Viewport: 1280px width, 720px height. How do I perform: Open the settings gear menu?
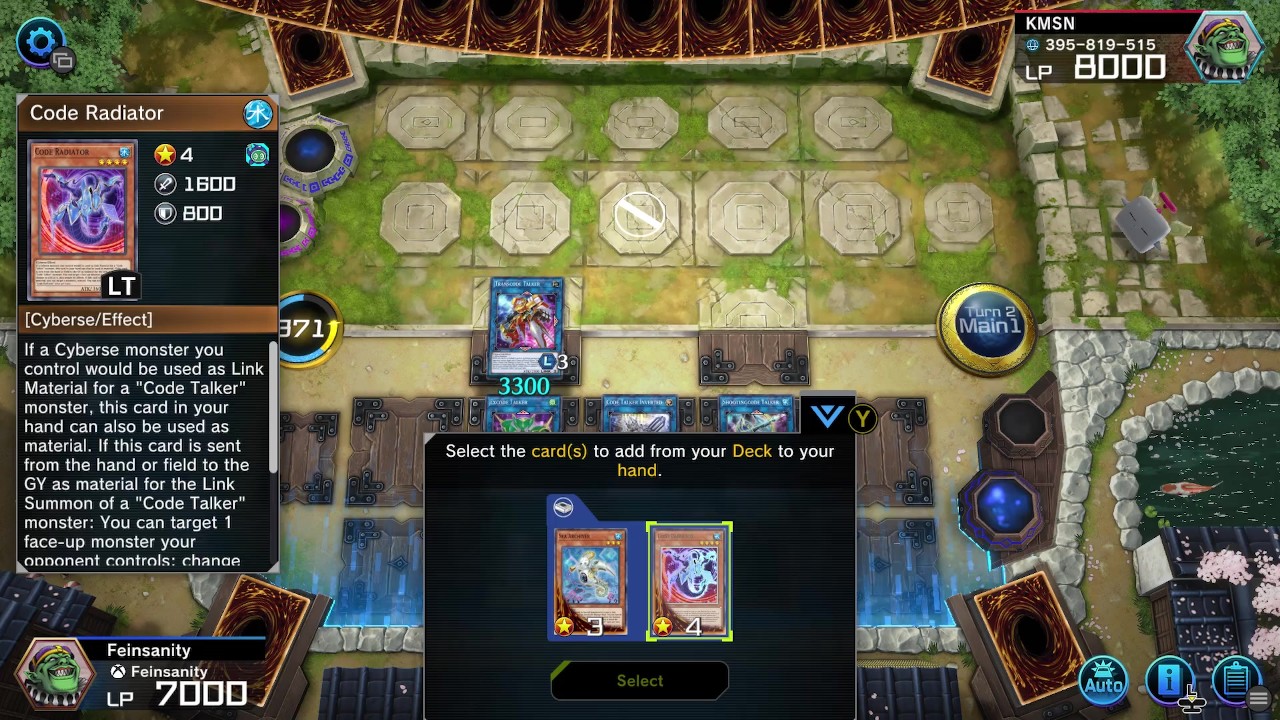[x=41, y=41]
